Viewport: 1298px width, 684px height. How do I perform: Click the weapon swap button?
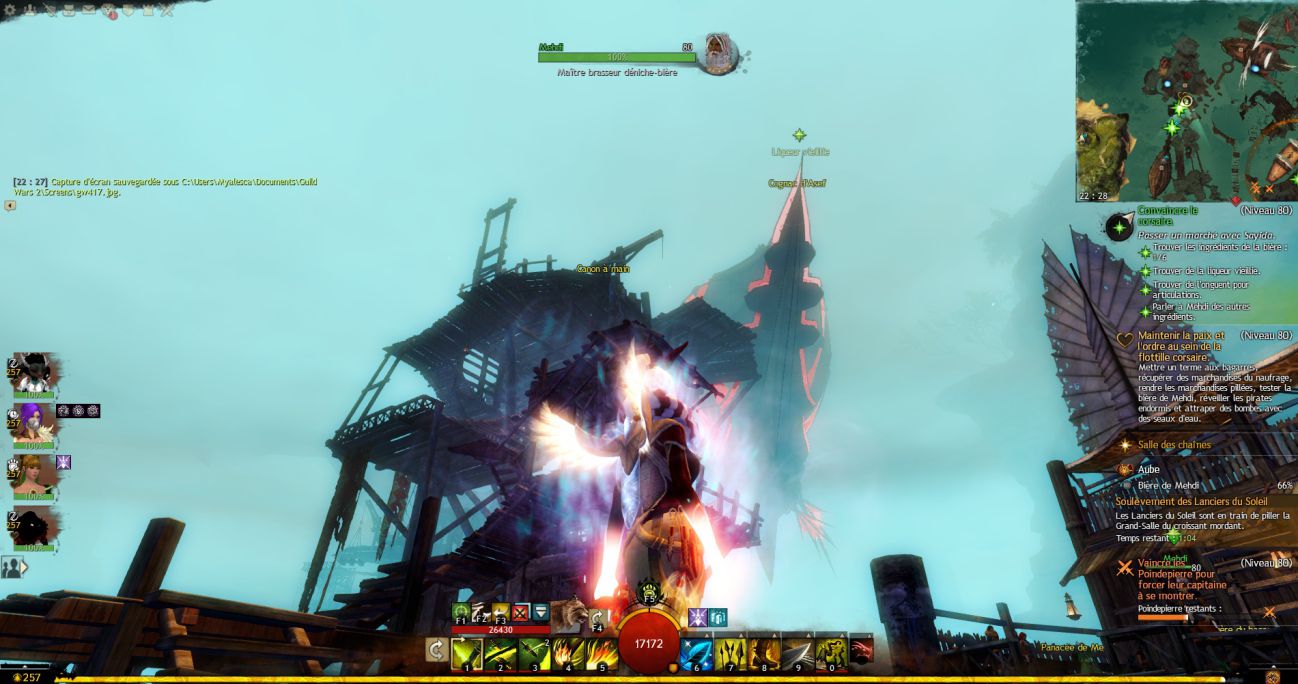tap(436, 650)
